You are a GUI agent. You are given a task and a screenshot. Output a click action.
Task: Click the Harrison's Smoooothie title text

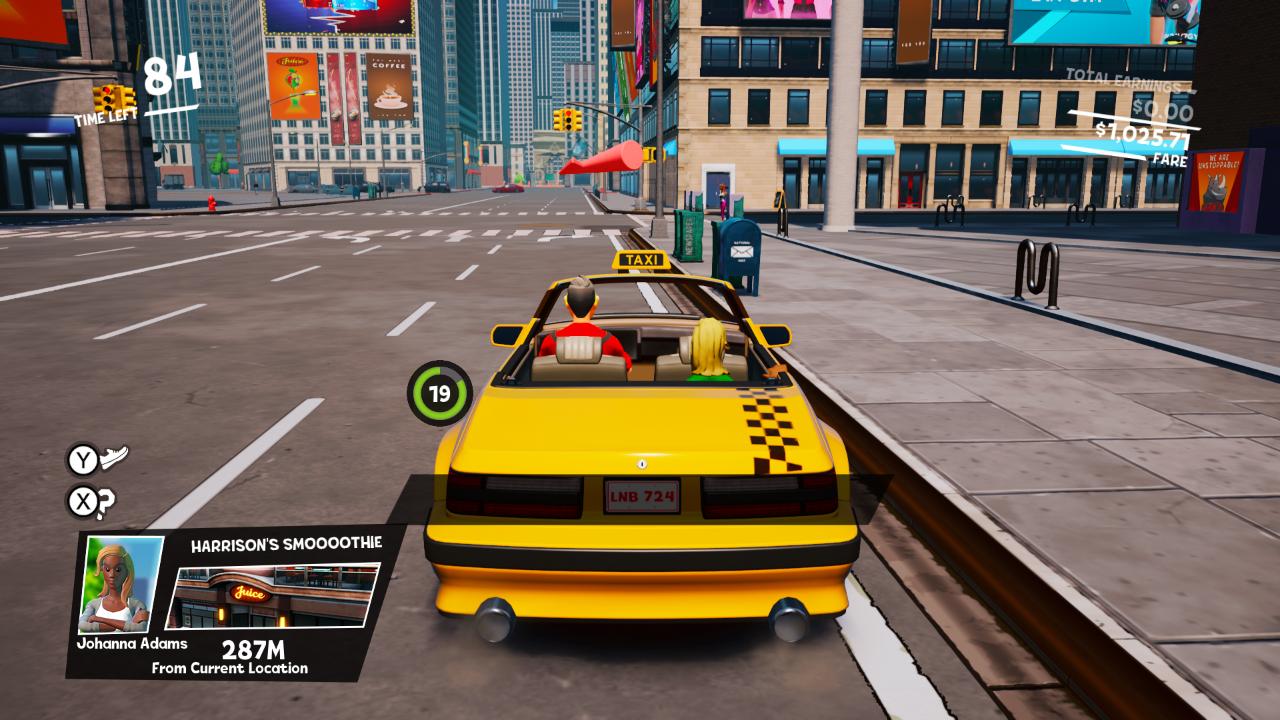[289, 543]
